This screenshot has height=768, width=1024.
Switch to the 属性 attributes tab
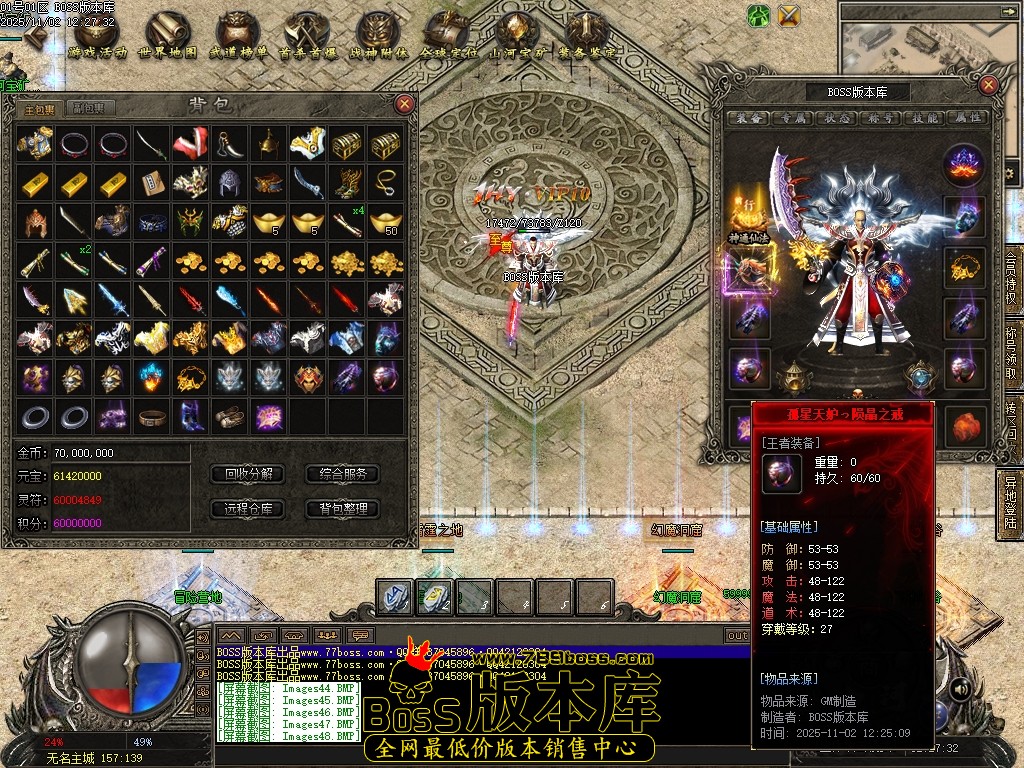tap(967, 118)
